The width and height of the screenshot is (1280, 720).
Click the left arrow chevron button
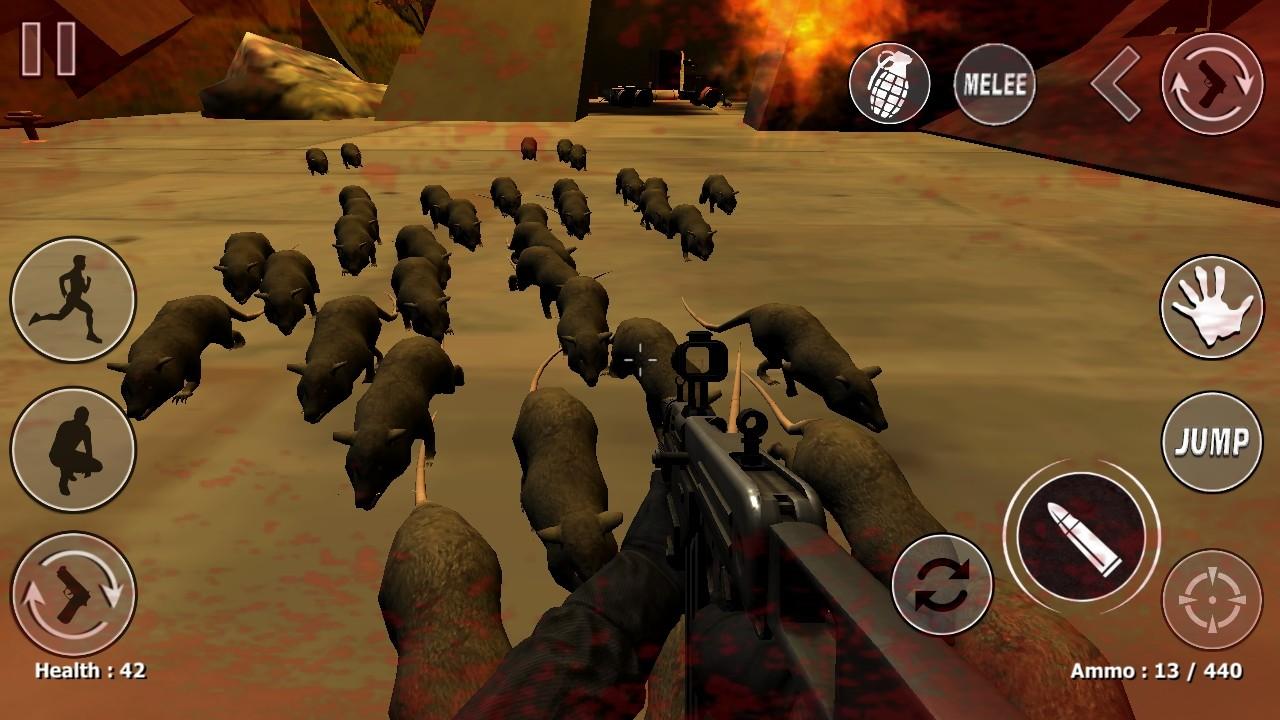[x=1116, y=84]
